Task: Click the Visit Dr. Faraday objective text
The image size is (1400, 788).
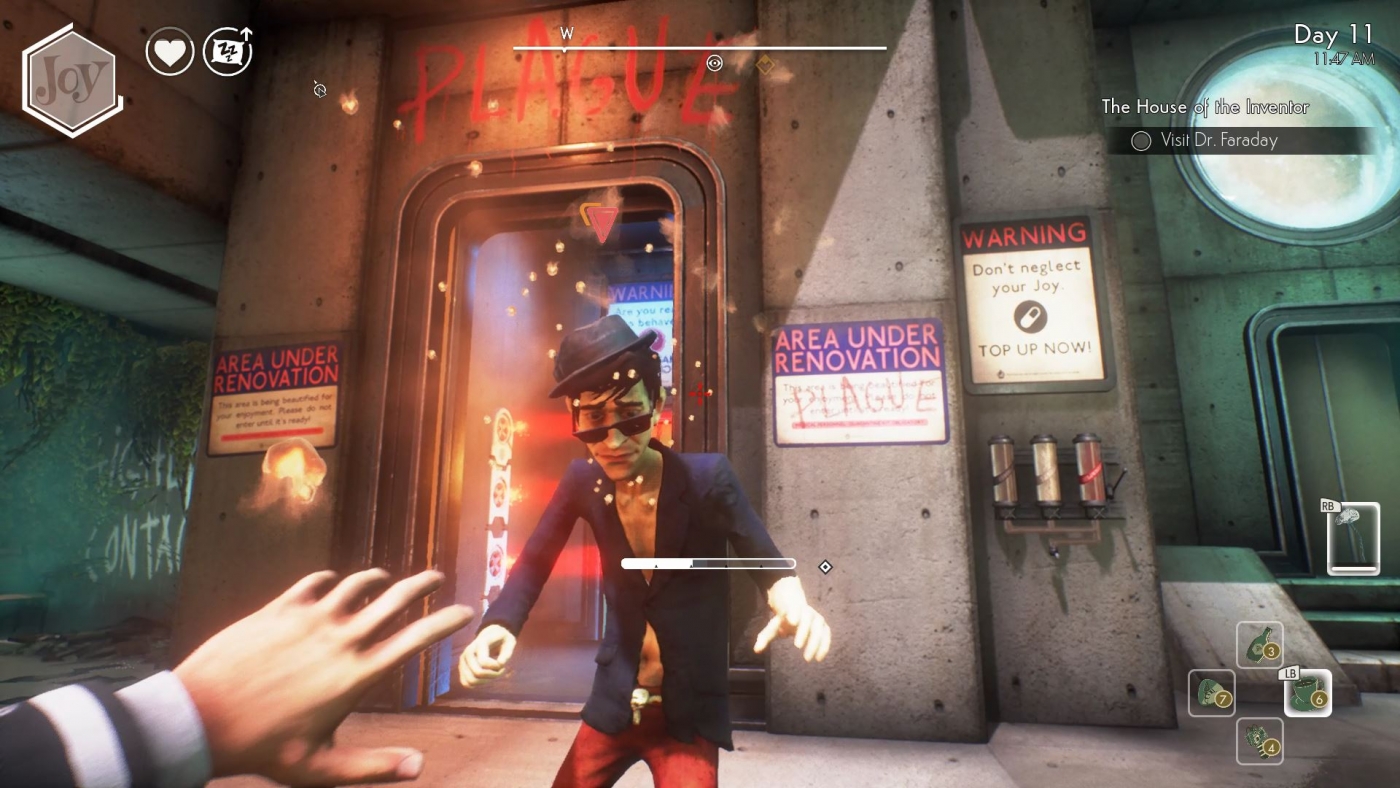Action: [x=1218, y=141]
